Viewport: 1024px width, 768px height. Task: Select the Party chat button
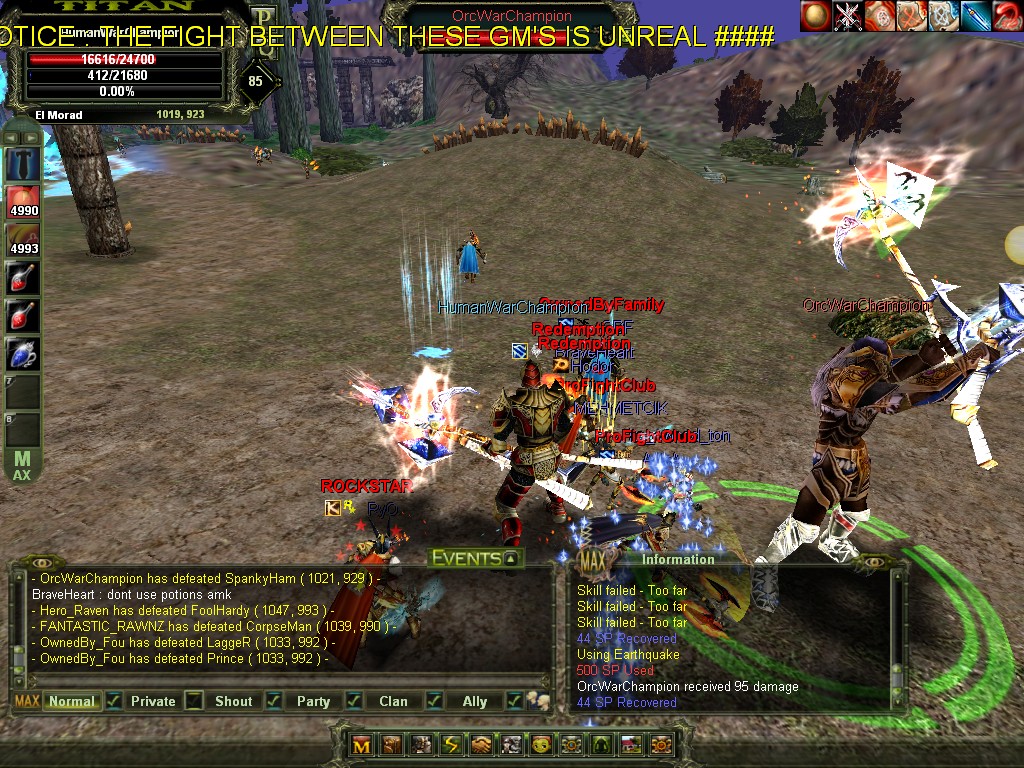313,701
